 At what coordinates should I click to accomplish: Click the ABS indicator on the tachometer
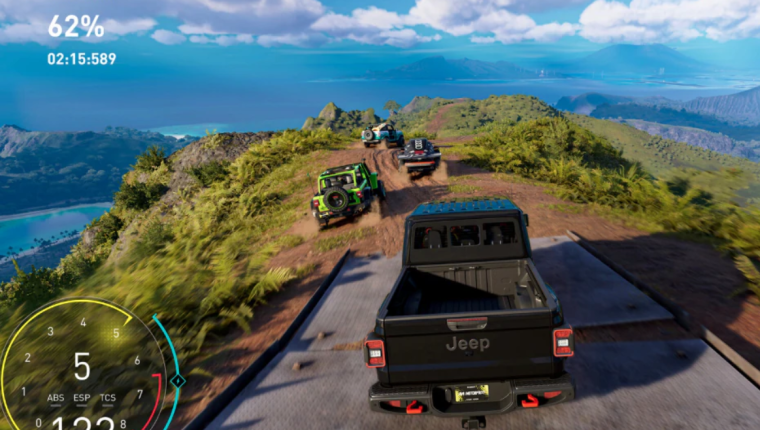tap(56, 397)
